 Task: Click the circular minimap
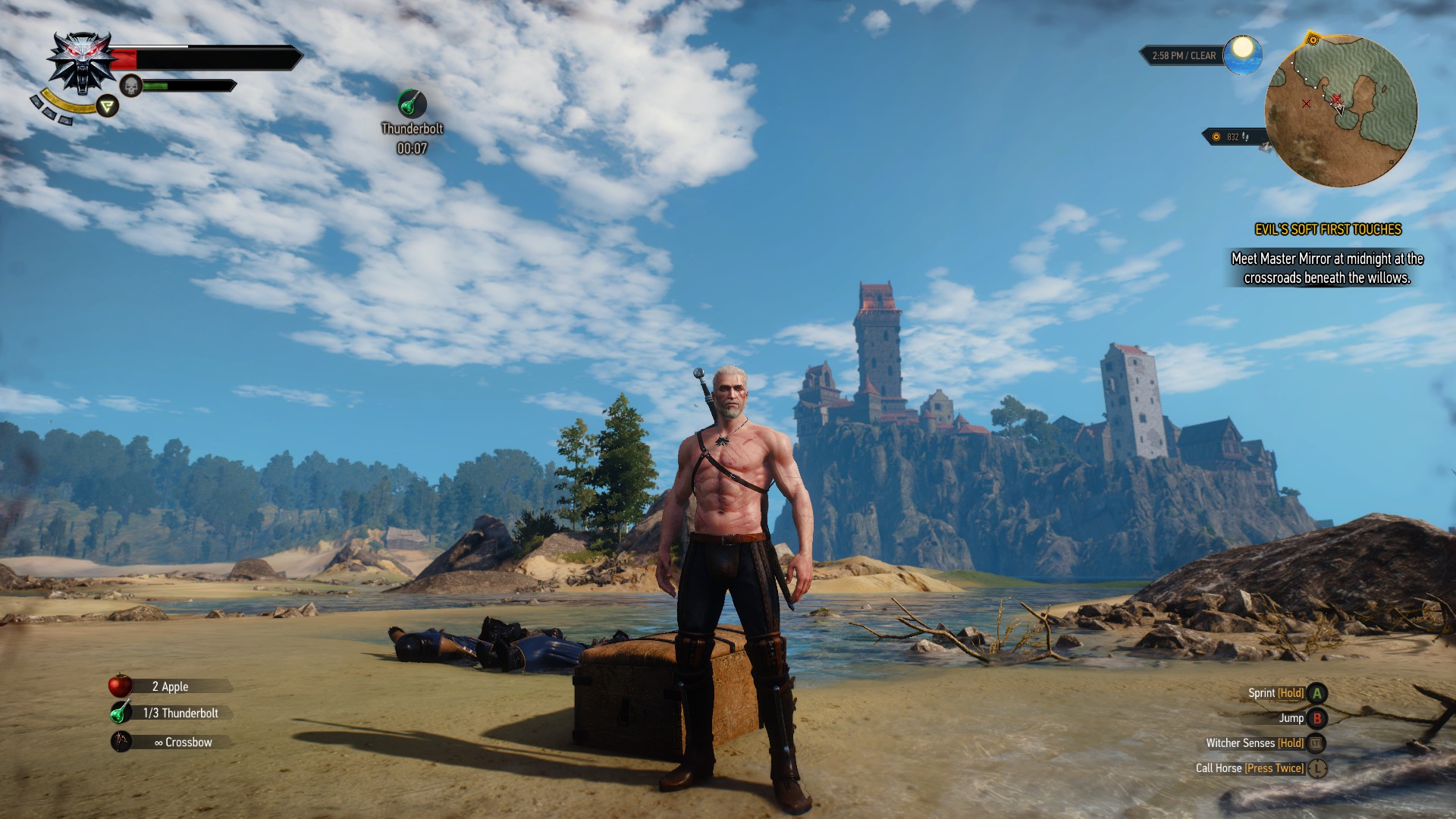point(1341,111)
